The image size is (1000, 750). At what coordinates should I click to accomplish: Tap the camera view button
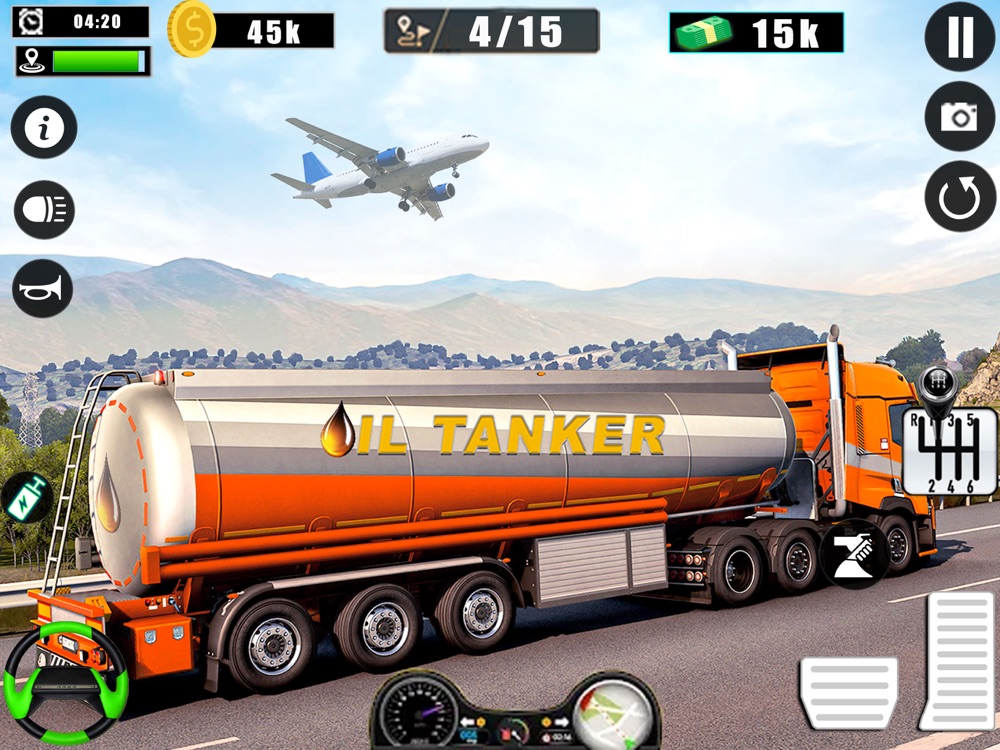tap(959, 117)
